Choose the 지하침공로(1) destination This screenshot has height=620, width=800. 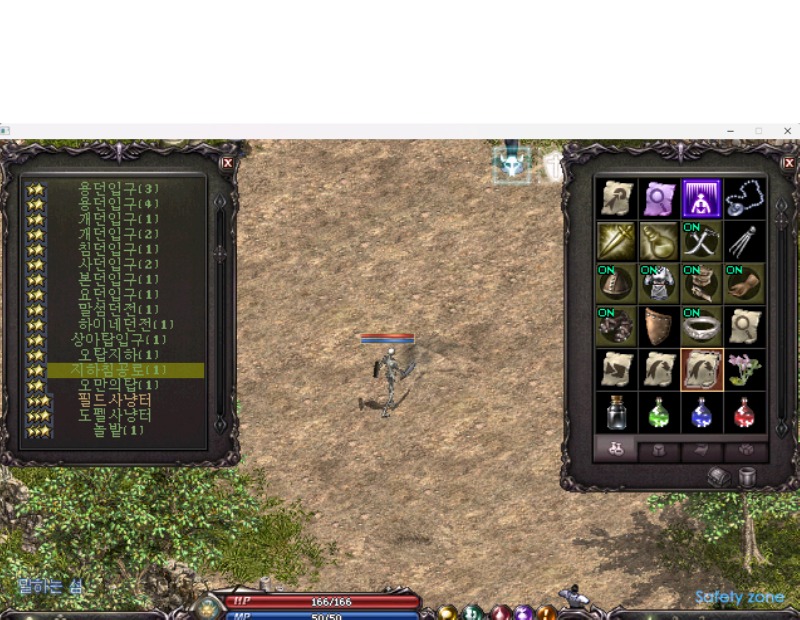[119, 370]
